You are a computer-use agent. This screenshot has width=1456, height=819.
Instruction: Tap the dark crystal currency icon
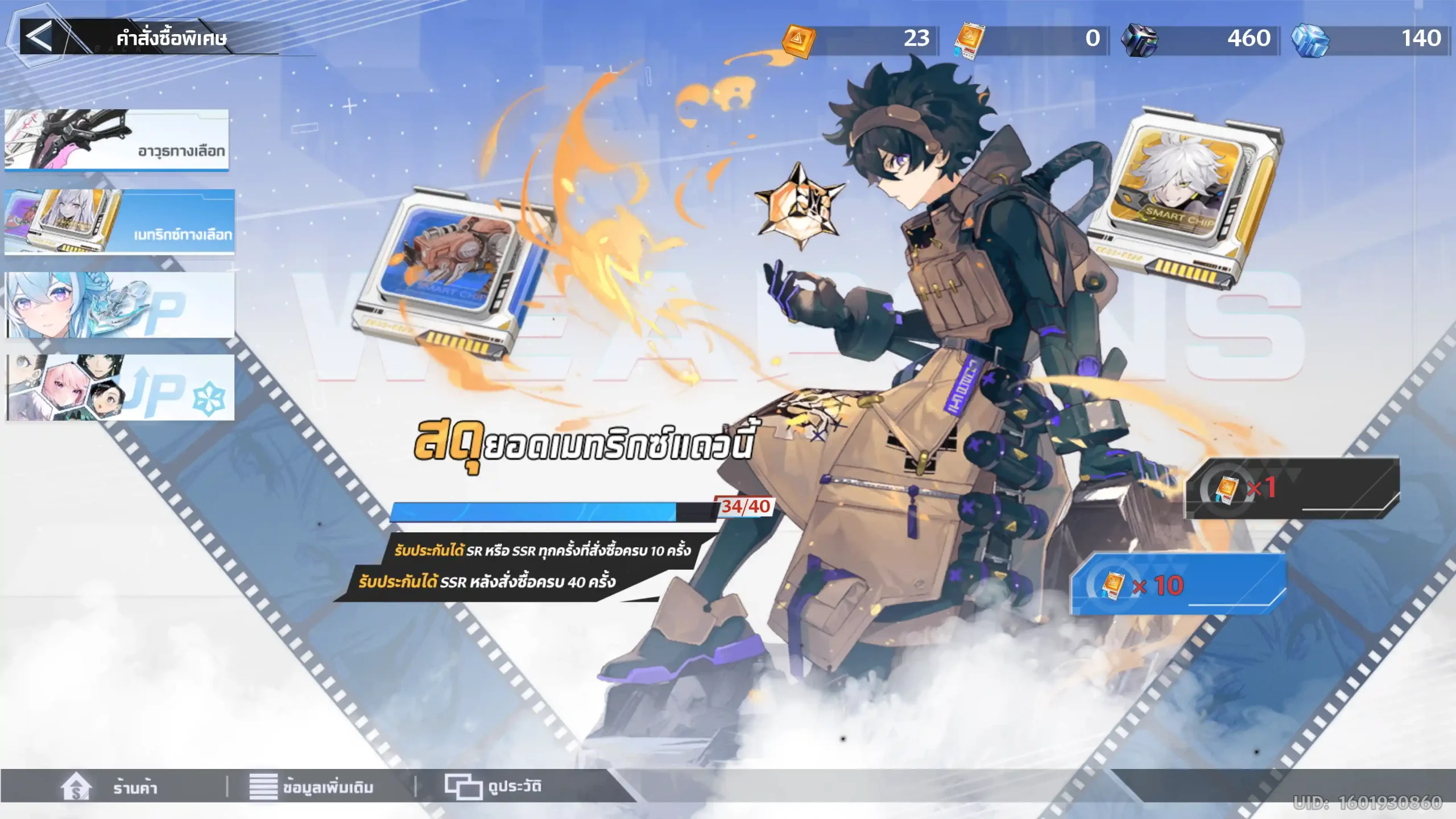pos(1139,39)
